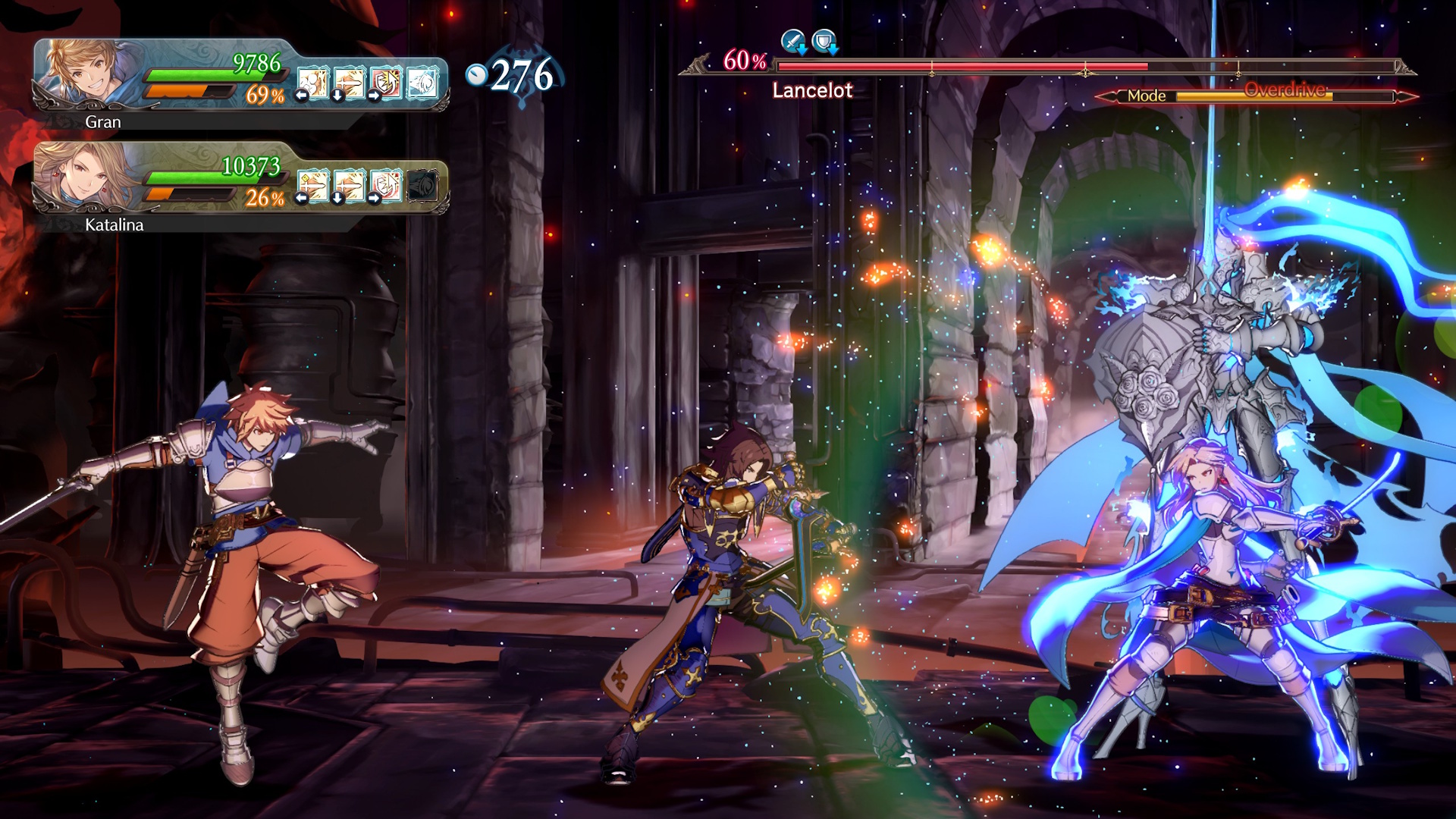
Task: Inspect Lancelot's defense down debuff icon
Action: pyautogui.click(x=824, y=41)
